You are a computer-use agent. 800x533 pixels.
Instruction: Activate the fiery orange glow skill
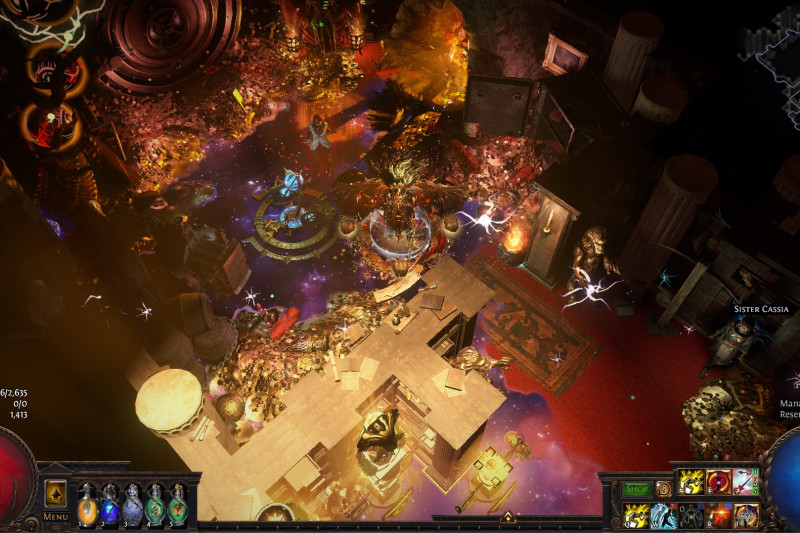[x=718, y=516]
